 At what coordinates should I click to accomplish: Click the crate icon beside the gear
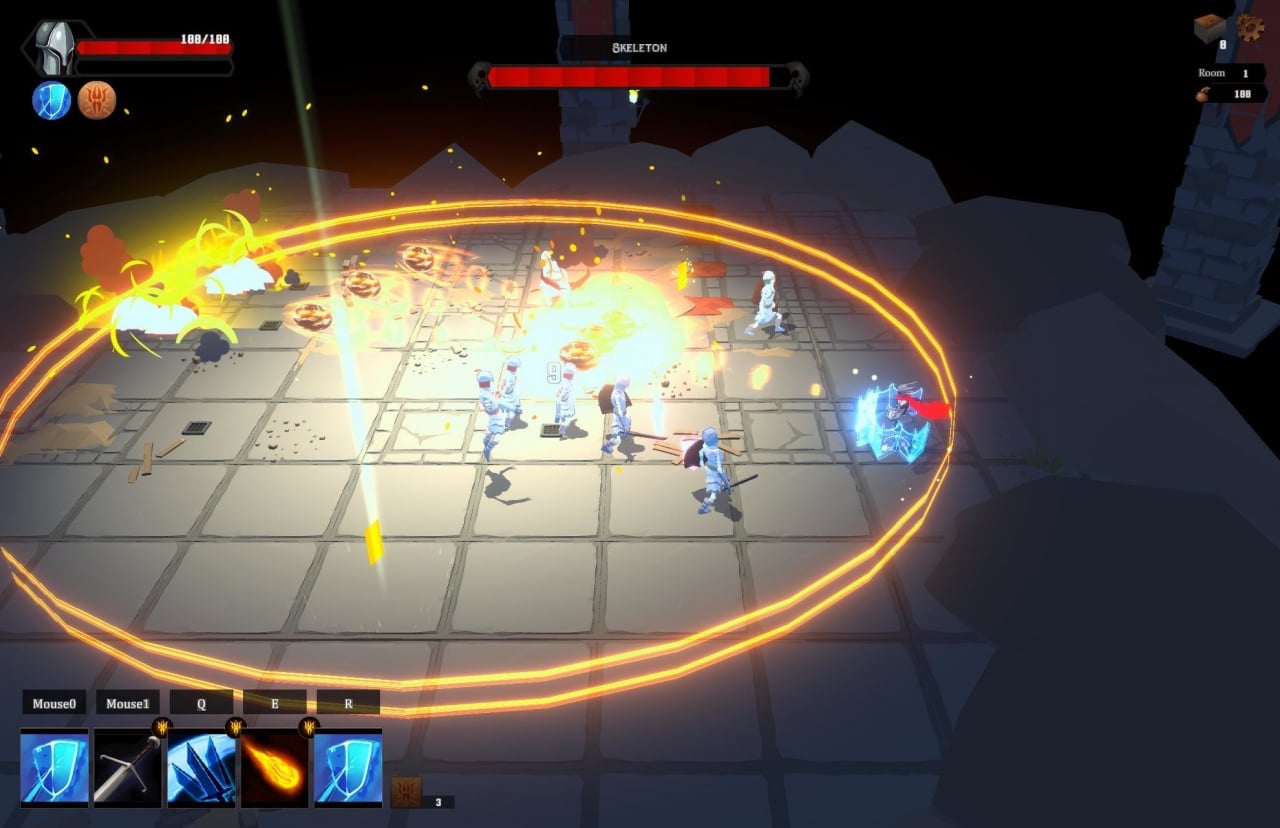[1210, 28]
